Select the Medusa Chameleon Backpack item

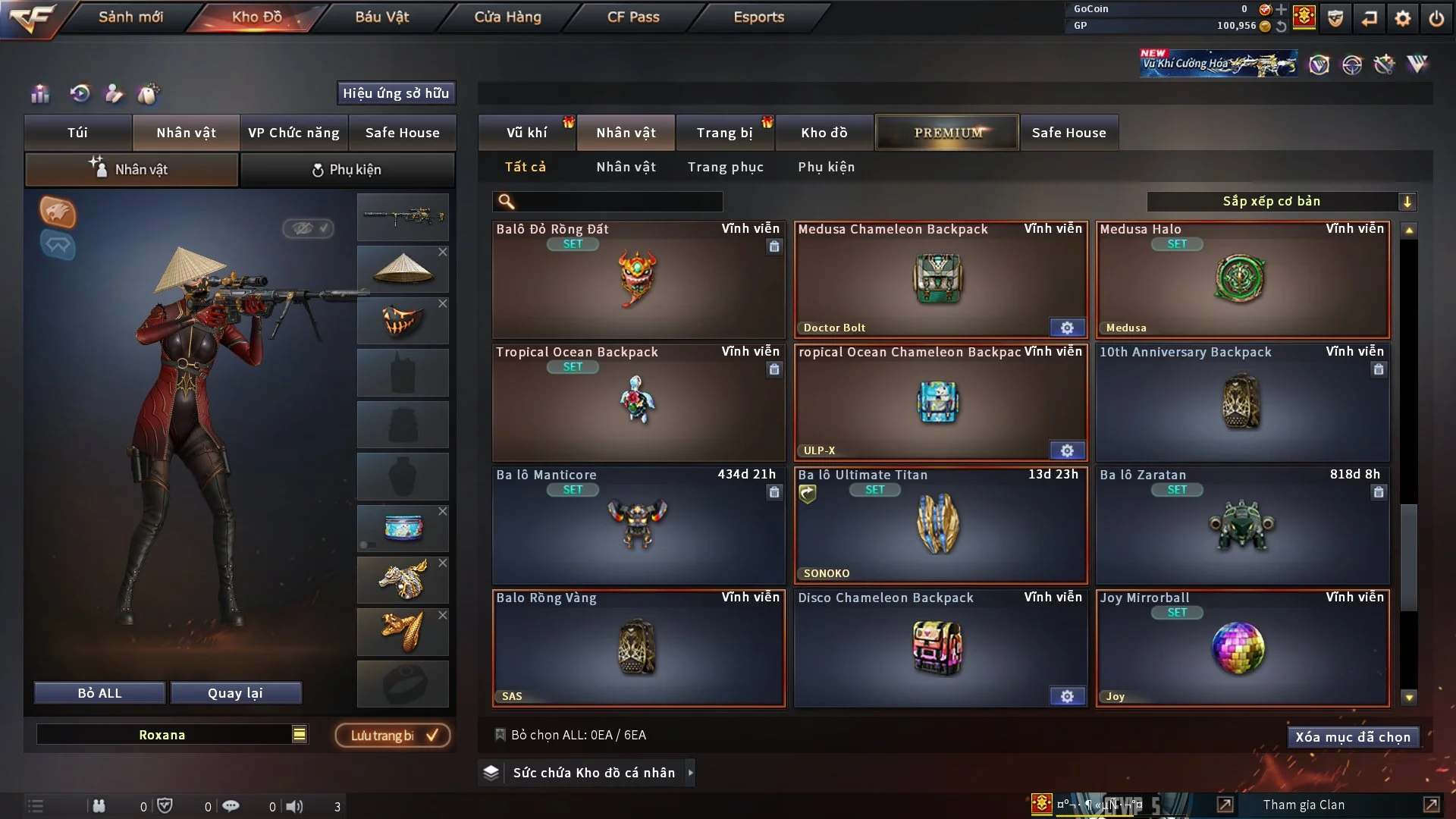coord(940,279)
